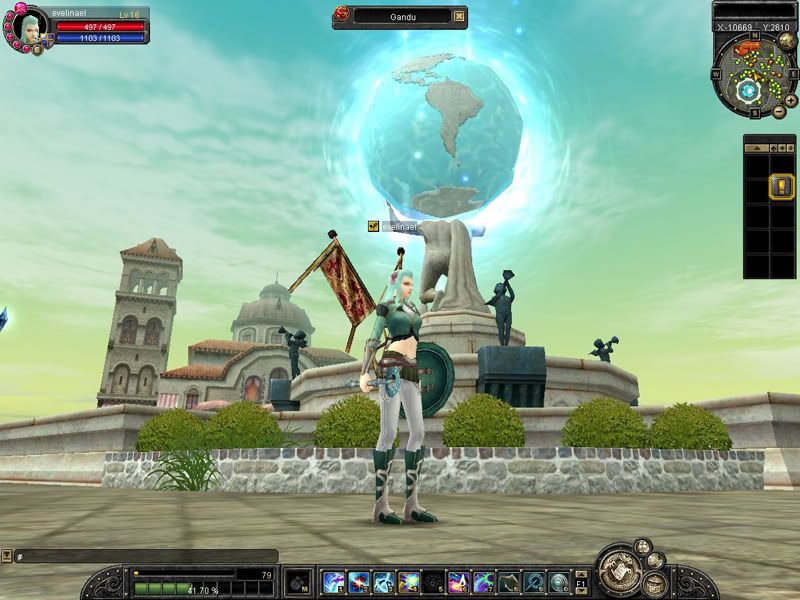This screenshot has width=800, height=600.
Task: Select the Gandu target portrait icon
Action: (x=342, y=16)
